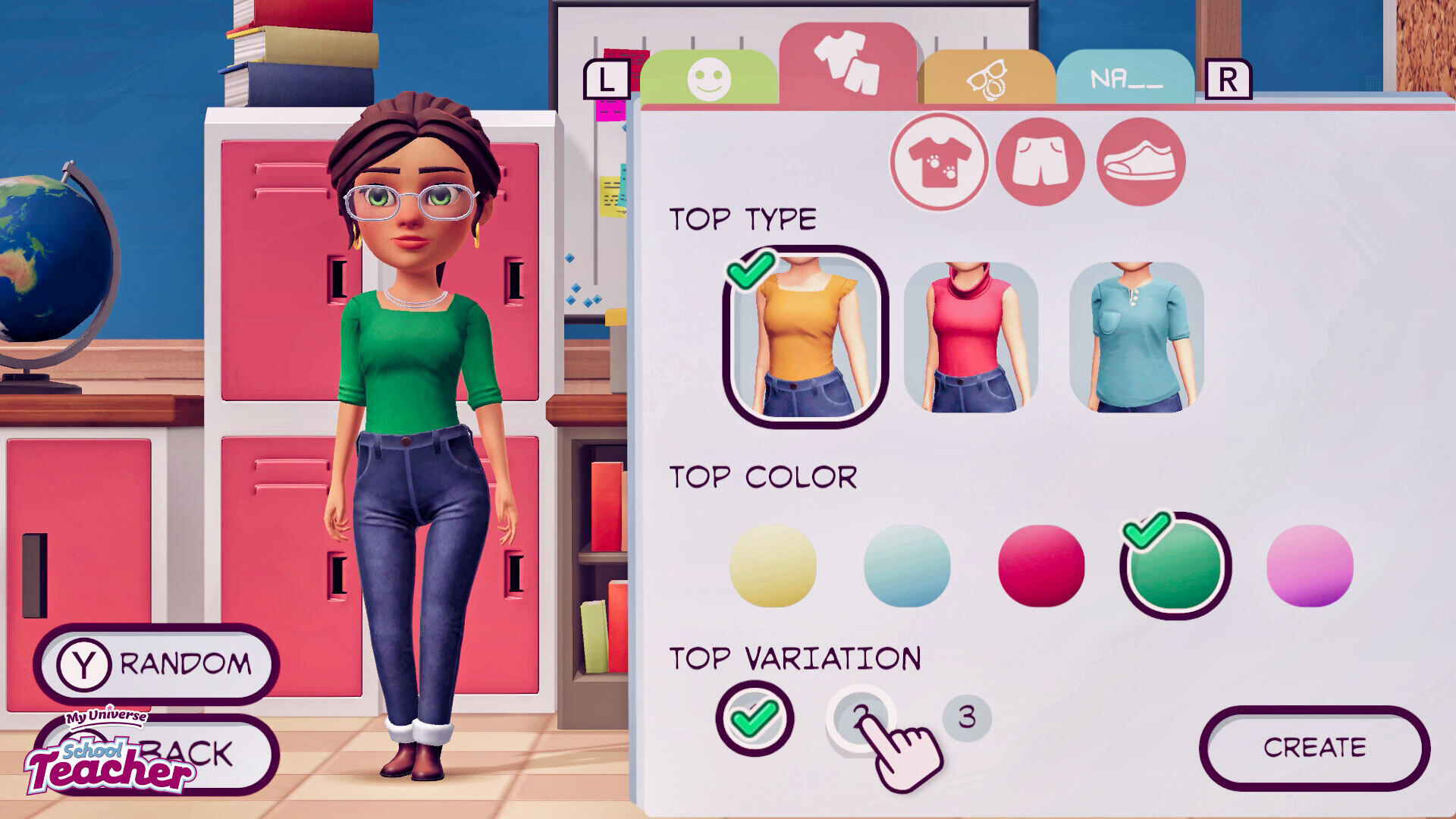1456x819 pixels.
Task: Pick the blue henley pocket shirt
Action: point(1137,337)
